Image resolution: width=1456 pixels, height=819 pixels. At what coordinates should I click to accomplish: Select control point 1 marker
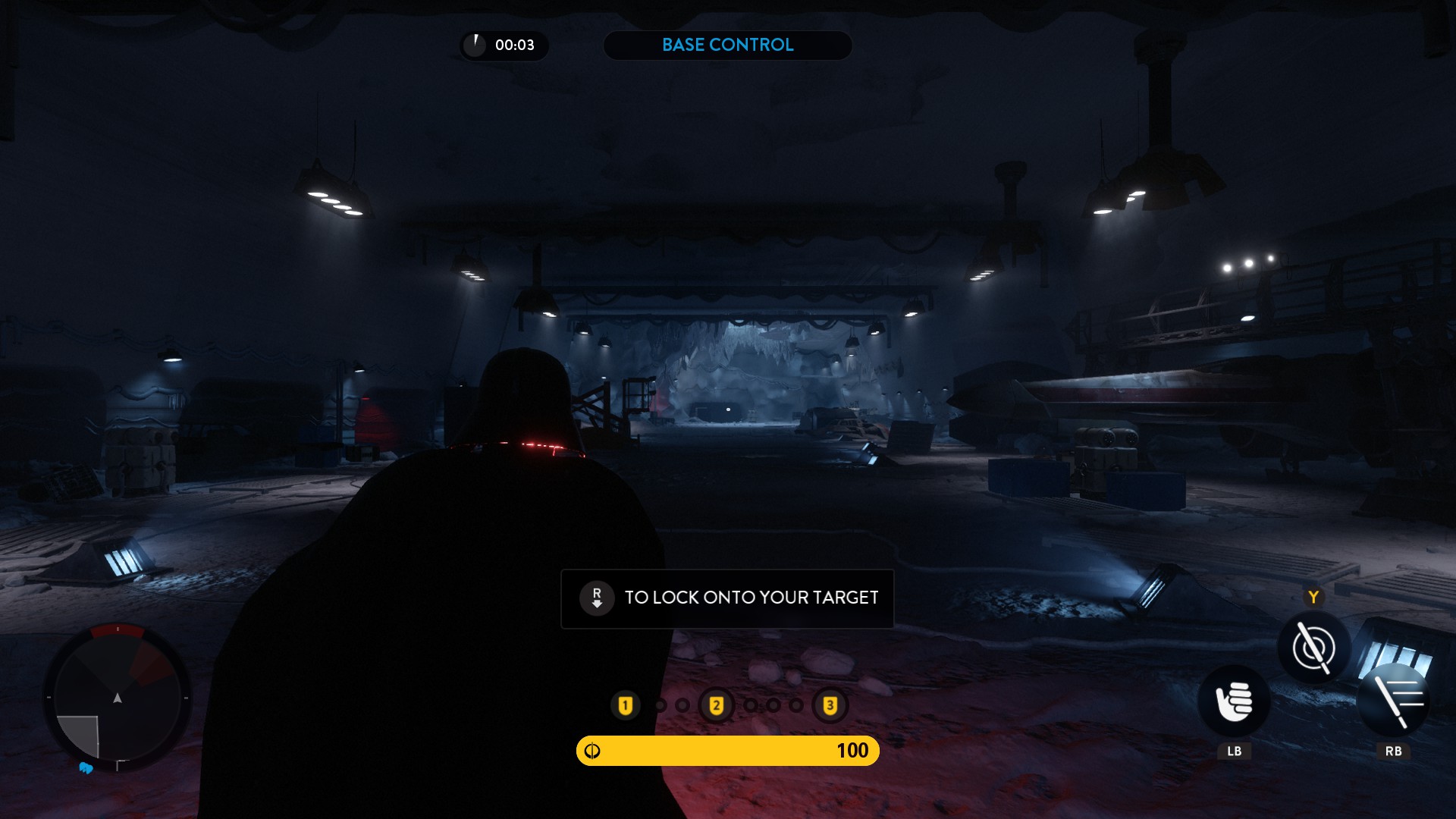point(626,706)
